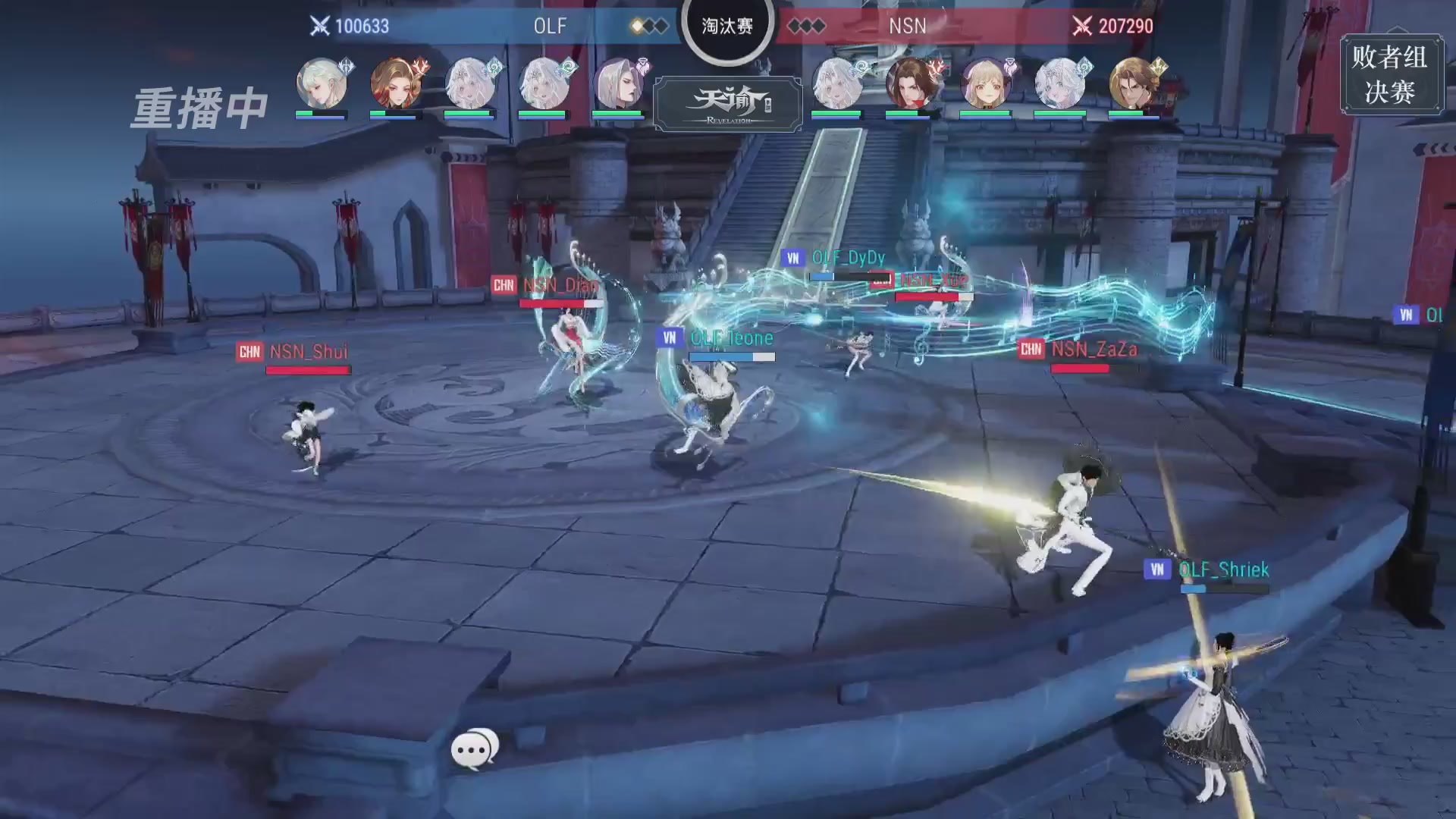Select the NSN brown-haired man with red collar
The image size is (1456, 819).
coord(911,83)
